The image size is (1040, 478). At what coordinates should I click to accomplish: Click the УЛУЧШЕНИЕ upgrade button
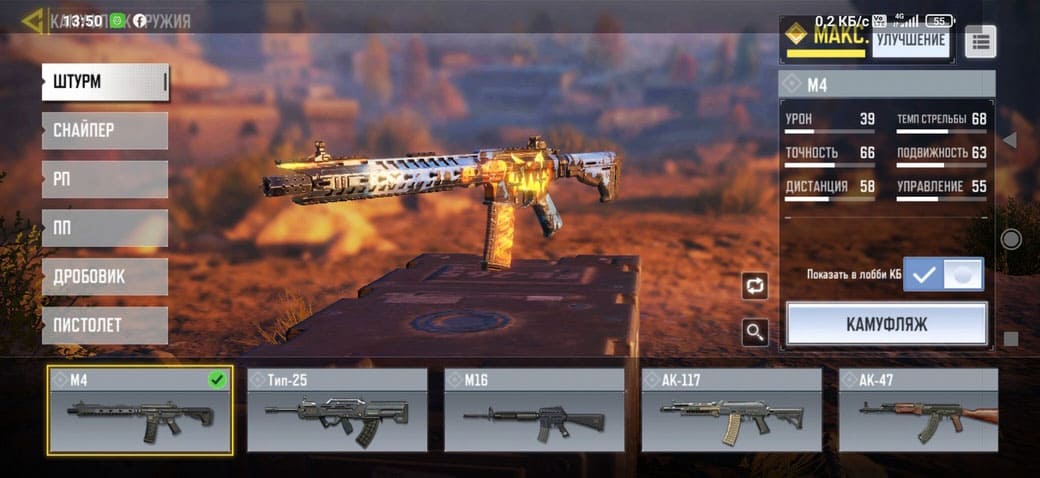pyautogui.click(x=910, y=40)
